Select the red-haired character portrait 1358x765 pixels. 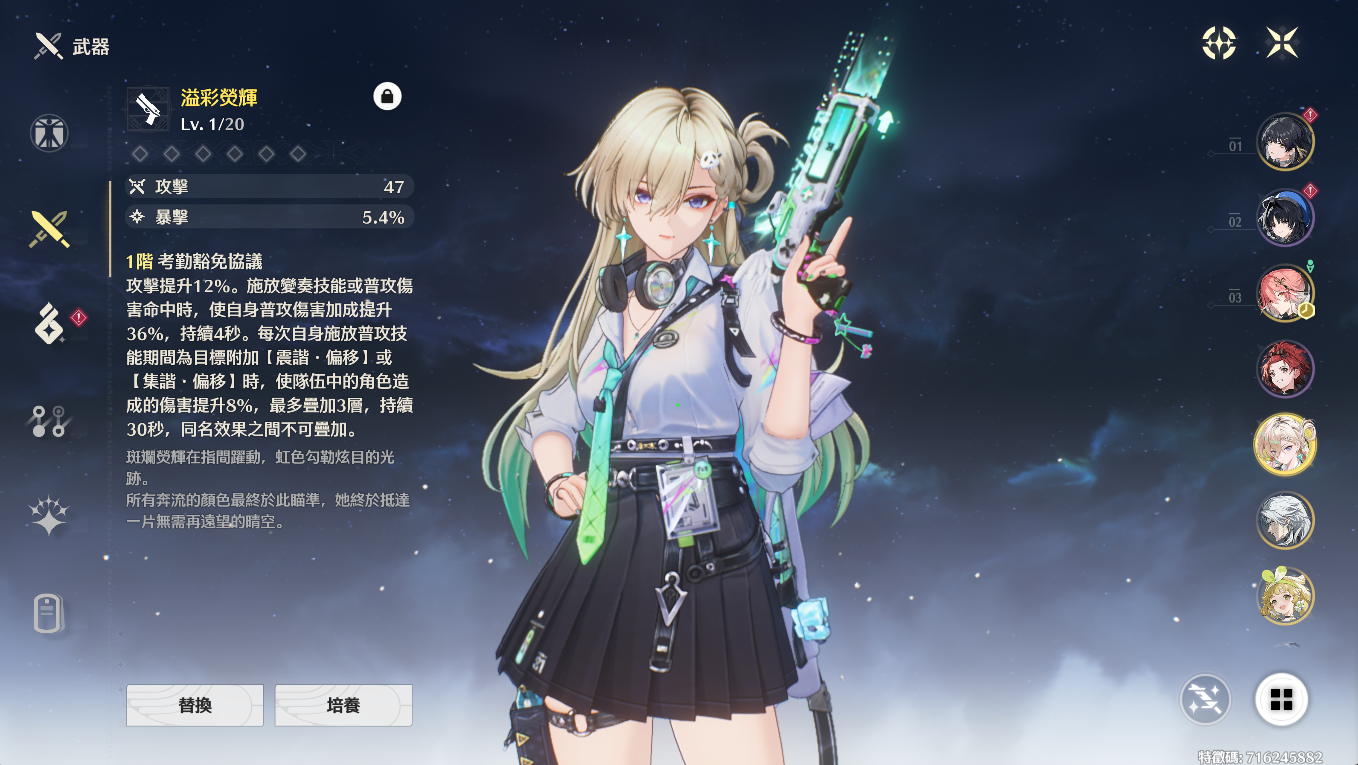(x=1284, y=369)
